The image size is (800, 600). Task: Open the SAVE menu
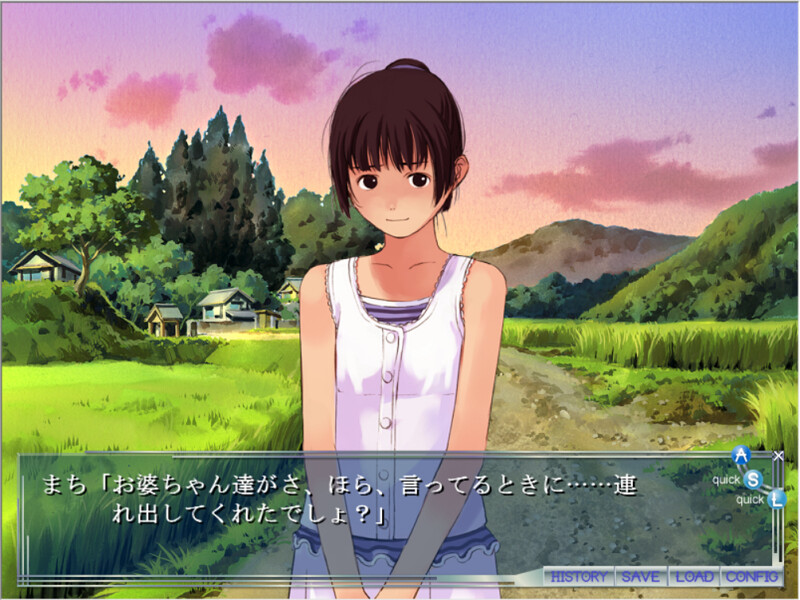[x=640, y=577]
